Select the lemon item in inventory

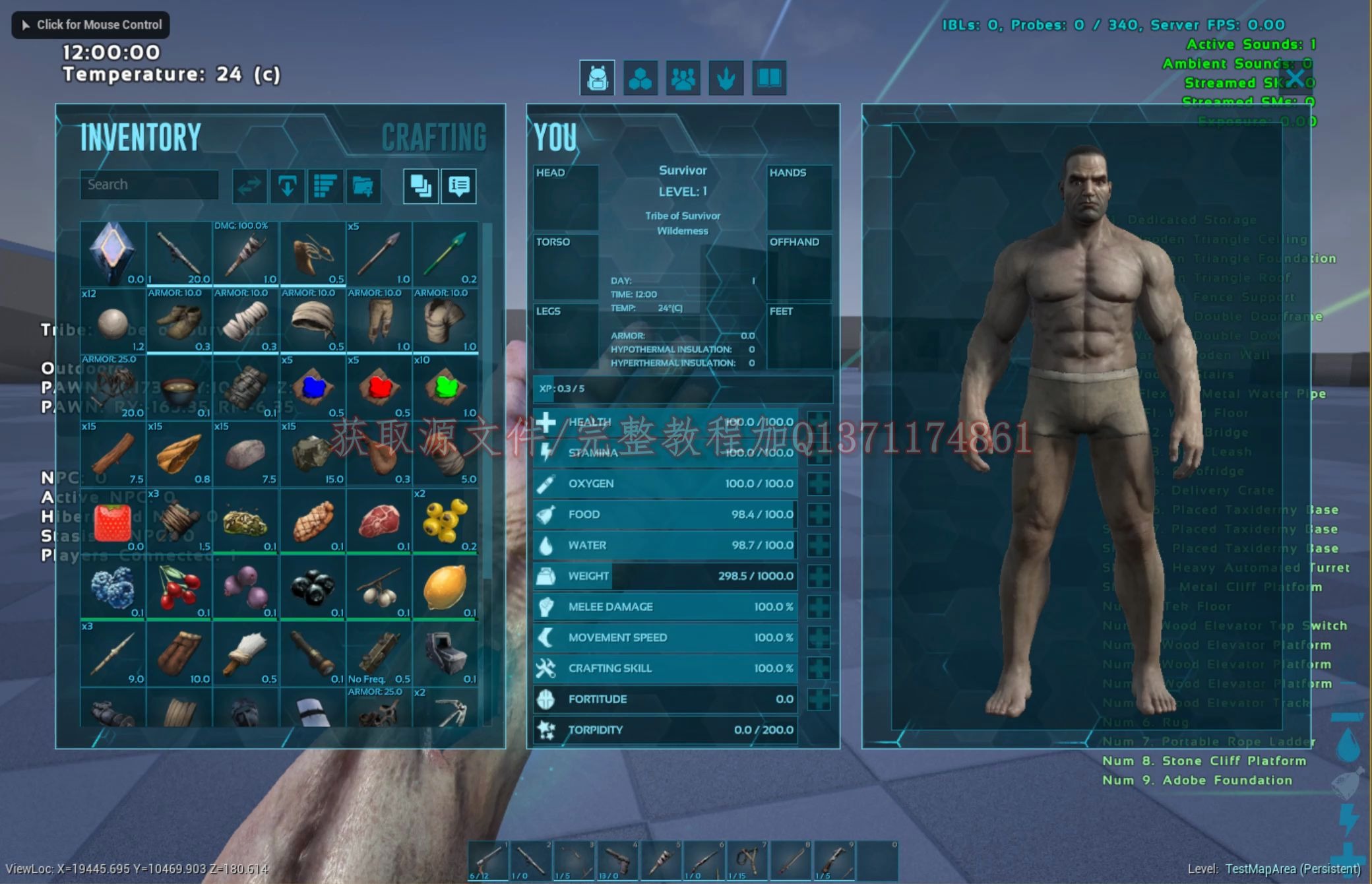click(x=446, y=586)
